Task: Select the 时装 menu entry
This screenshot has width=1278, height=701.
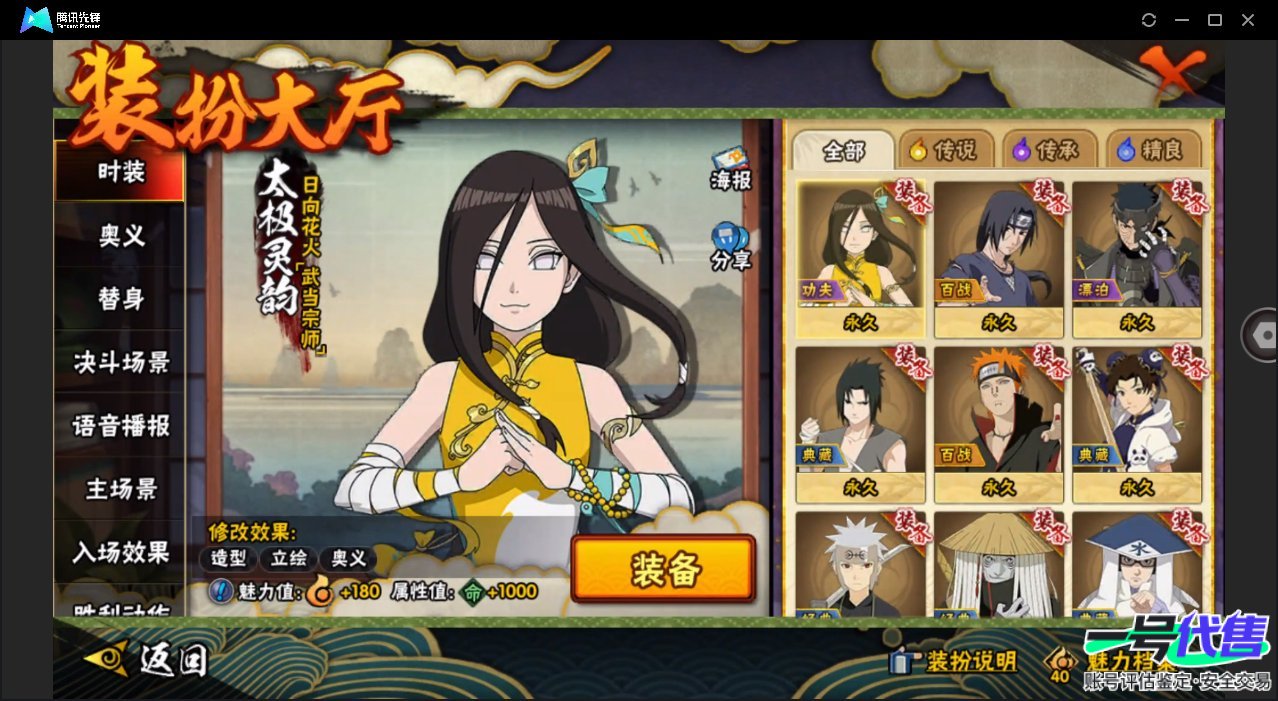Action: tap(120, 172)
